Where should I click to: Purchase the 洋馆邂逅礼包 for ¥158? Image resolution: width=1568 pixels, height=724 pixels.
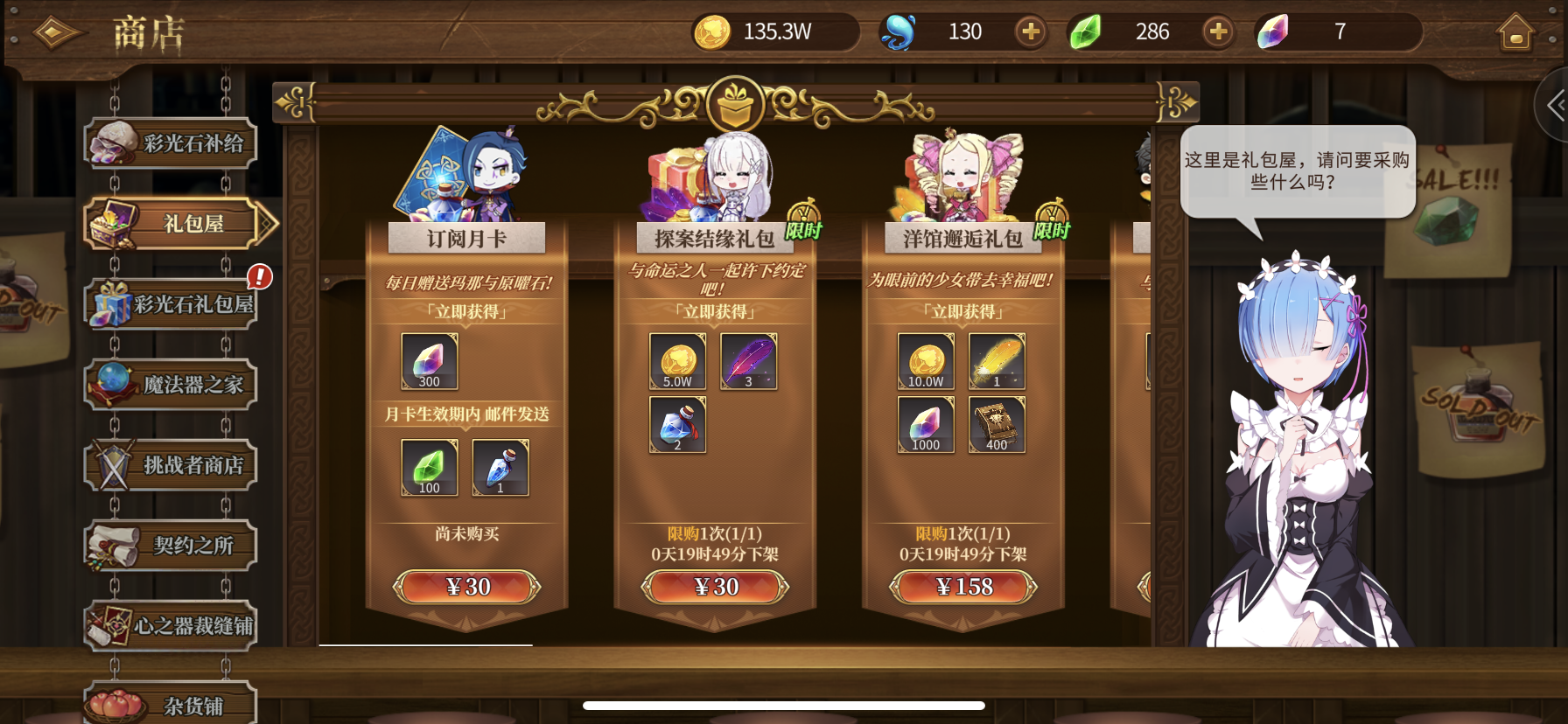[963, 587]
